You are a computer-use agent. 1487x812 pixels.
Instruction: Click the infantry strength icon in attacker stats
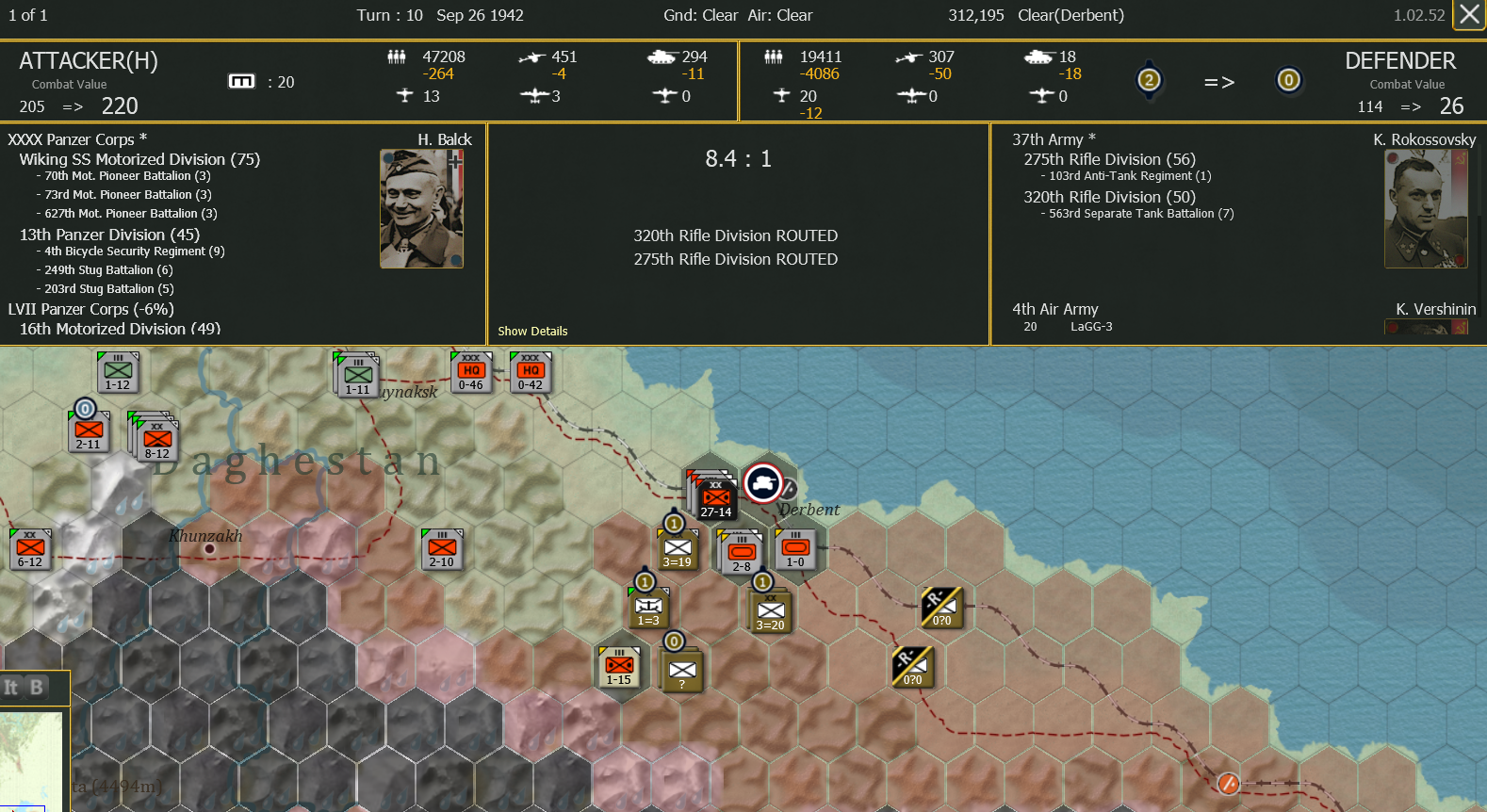pos(397,57)
